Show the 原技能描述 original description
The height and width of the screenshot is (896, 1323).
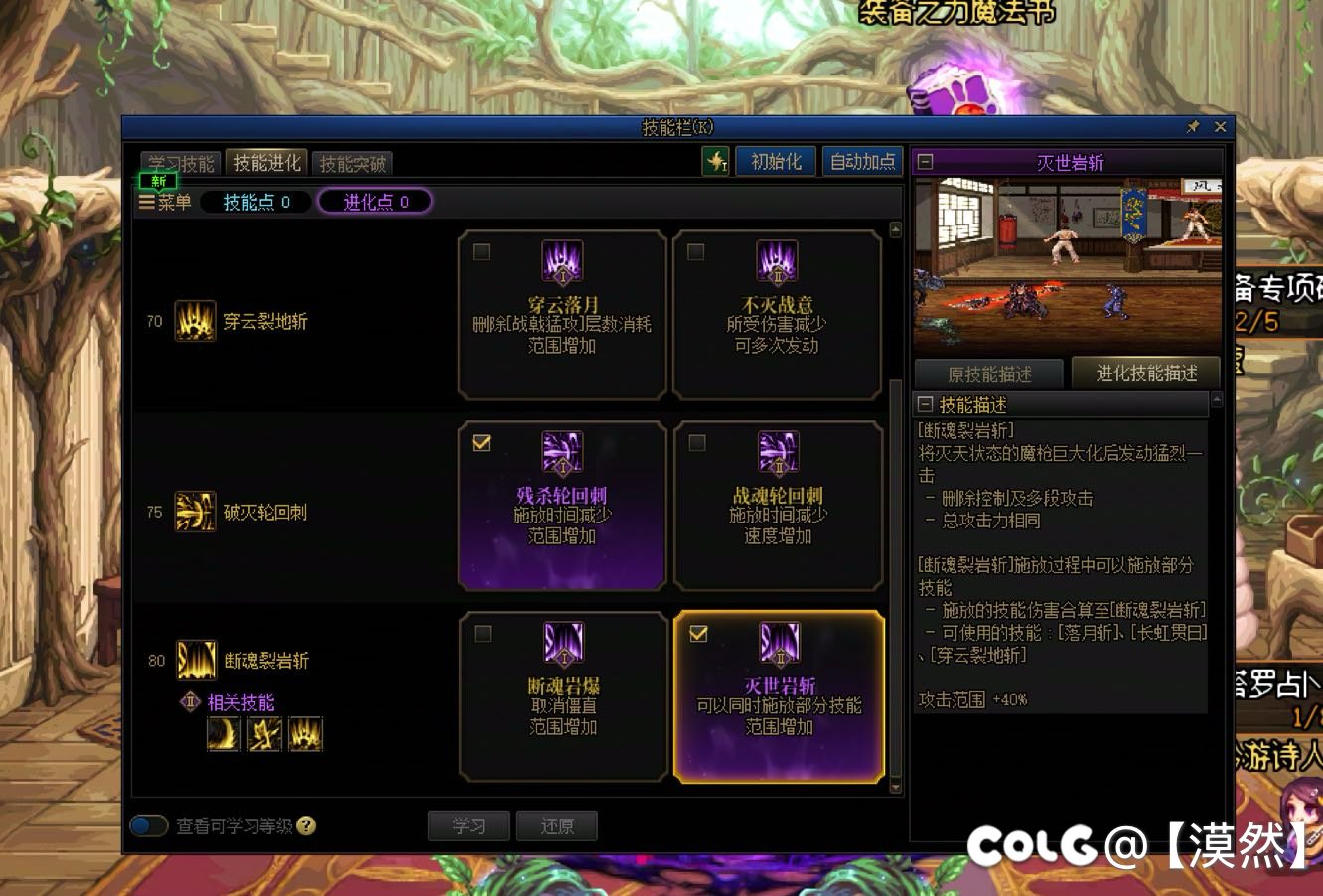[989, 373]
